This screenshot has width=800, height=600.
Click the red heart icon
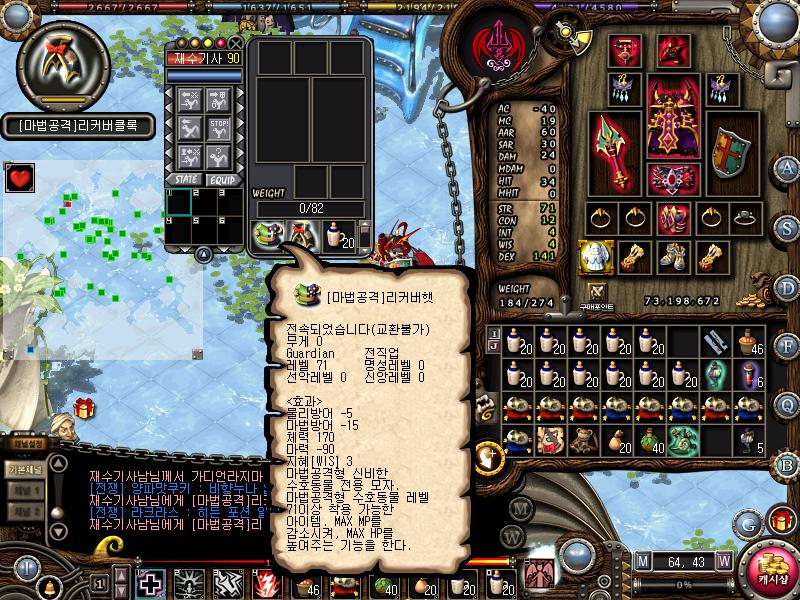click(x=19, y=179)
